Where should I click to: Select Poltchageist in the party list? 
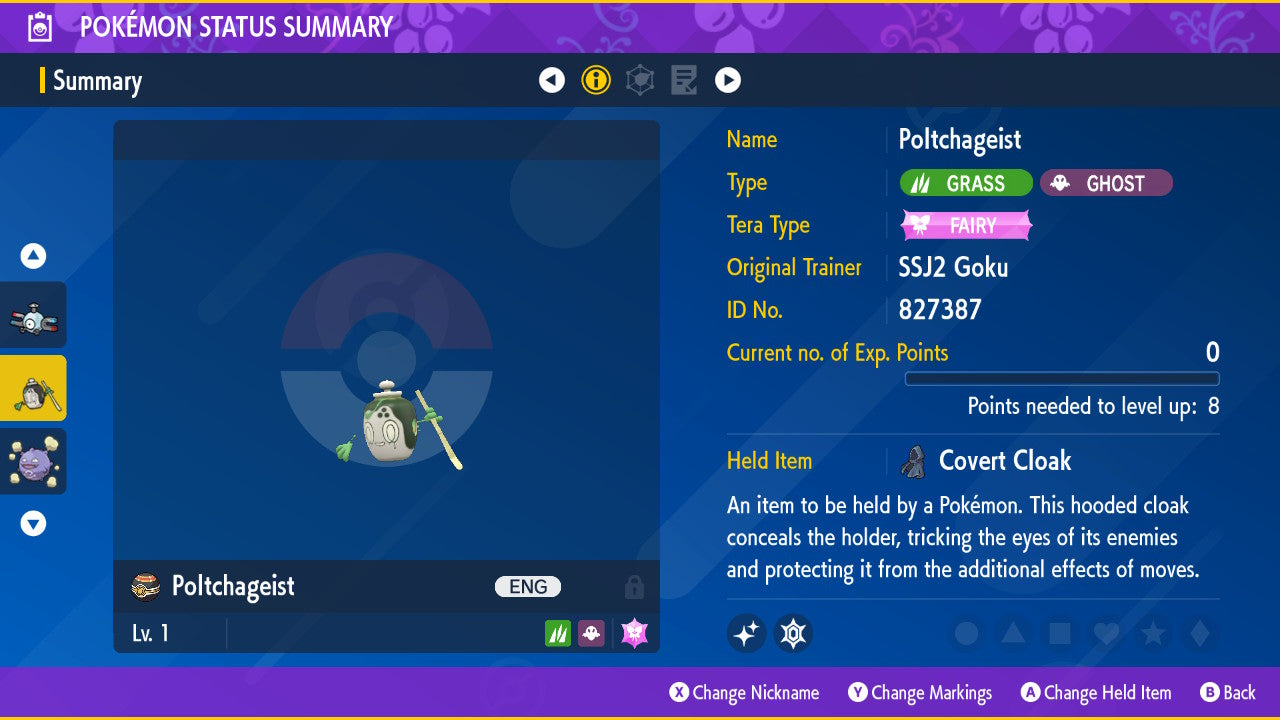[x=34, y=388]
